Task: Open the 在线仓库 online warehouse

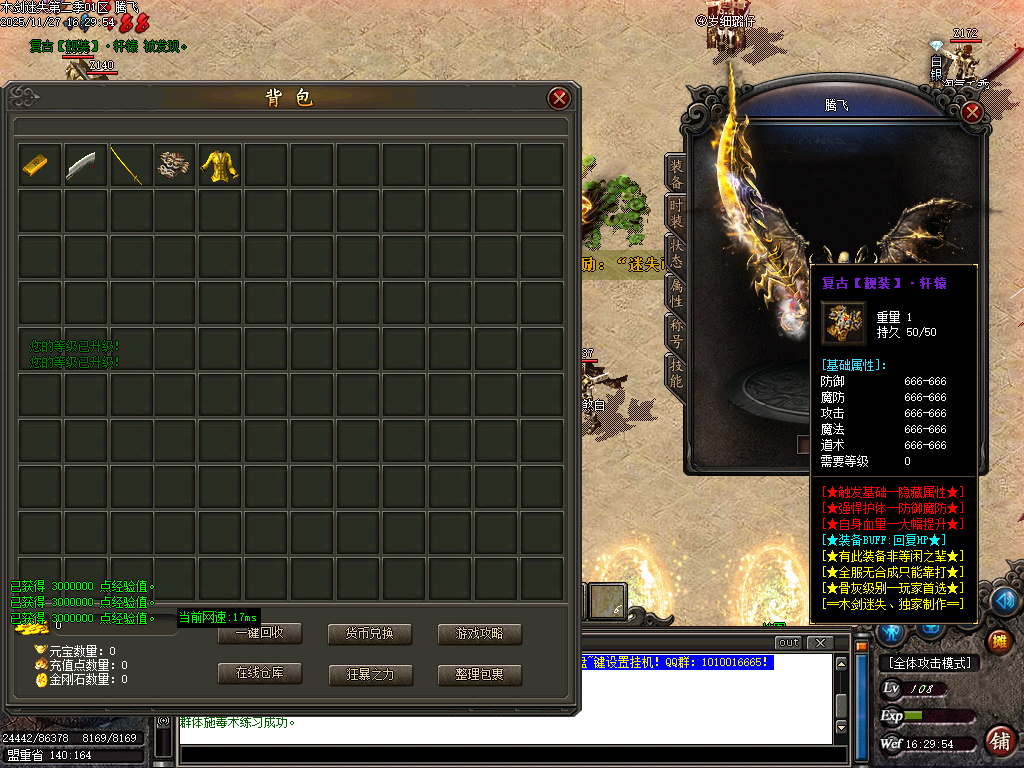Action: [x=260, y=674]
